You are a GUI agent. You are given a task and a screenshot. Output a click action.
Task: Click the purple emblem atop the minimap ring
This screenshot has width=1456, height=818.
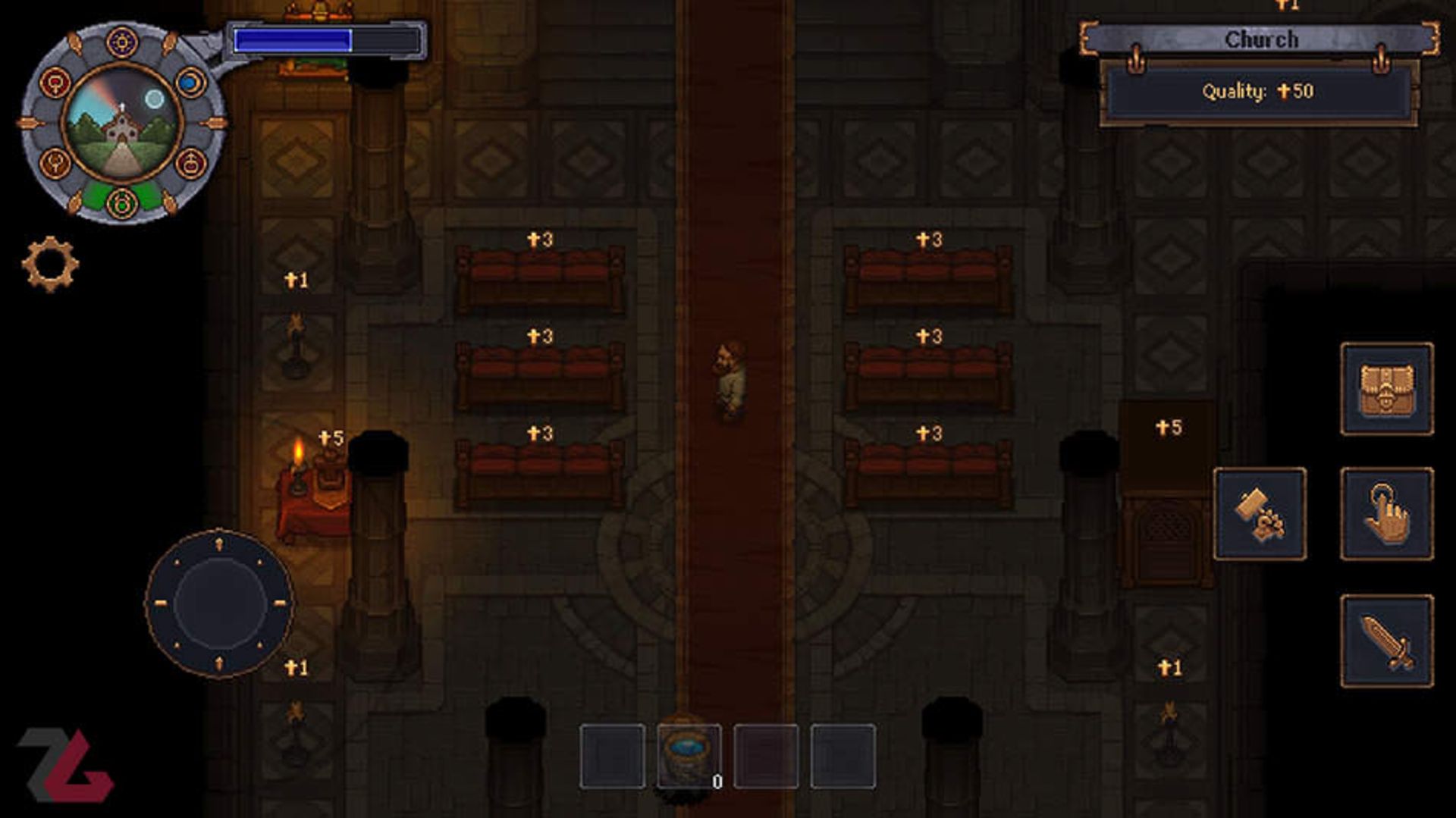click(x=121, y=42)
